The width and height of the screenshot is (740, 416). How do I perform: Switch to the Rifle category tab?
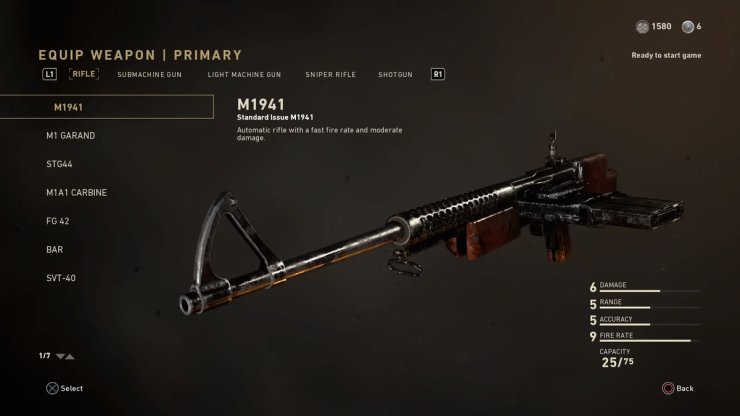coord(84,74)
